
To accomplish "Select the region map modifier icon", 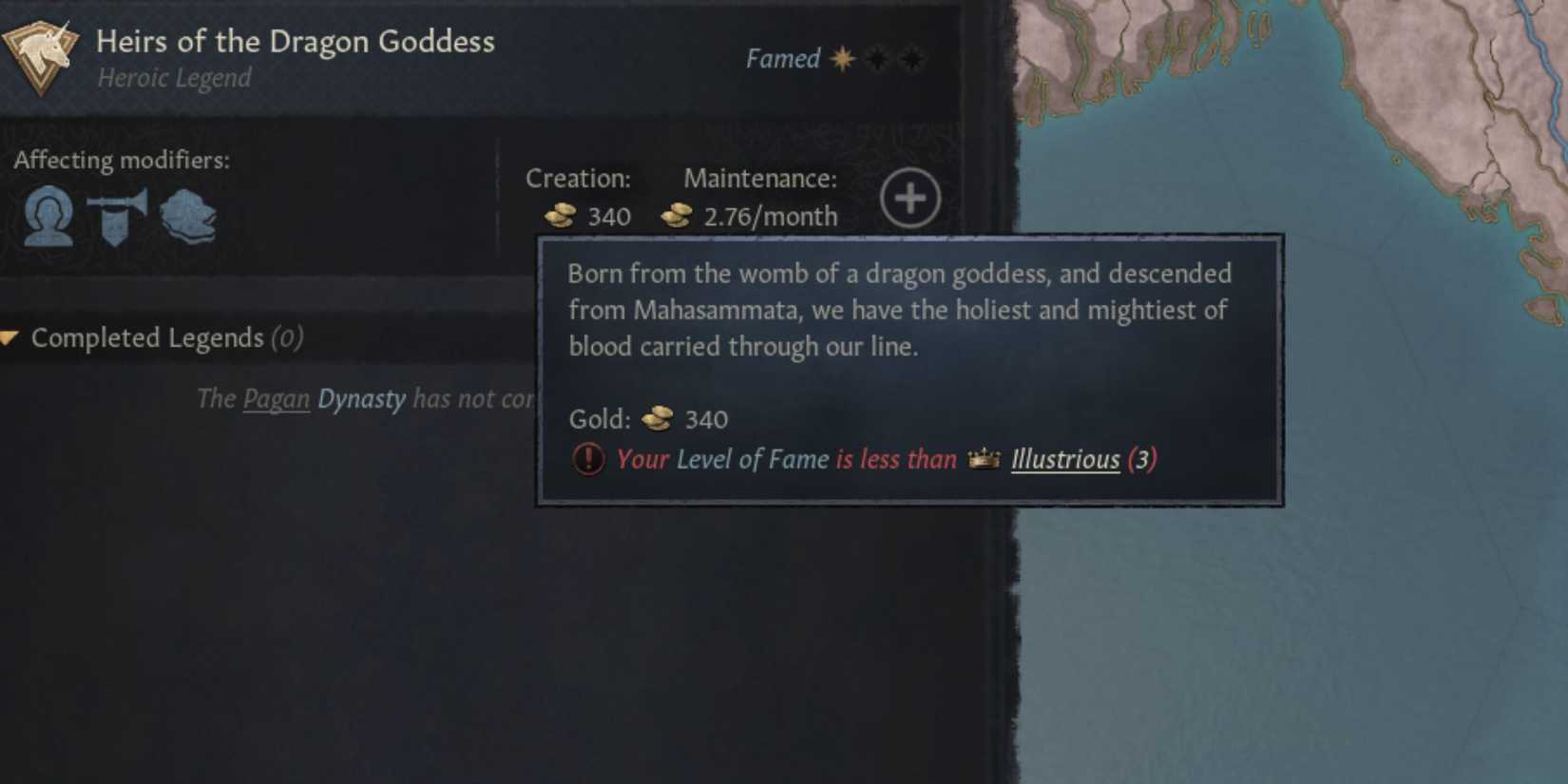I will 186,217.
